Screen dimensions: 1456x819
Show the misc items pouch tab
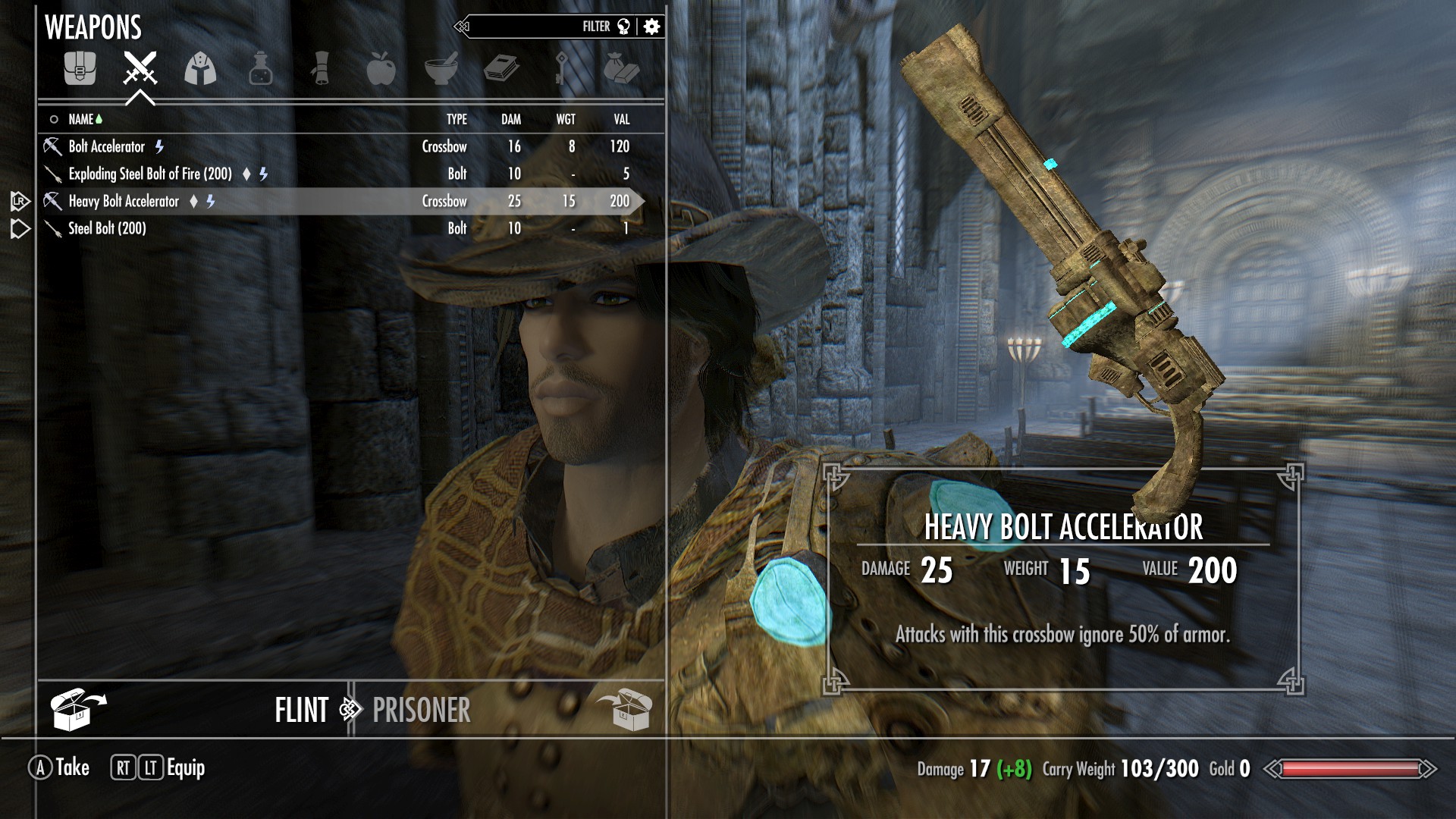pyautogui.click(x=621, y=69)
